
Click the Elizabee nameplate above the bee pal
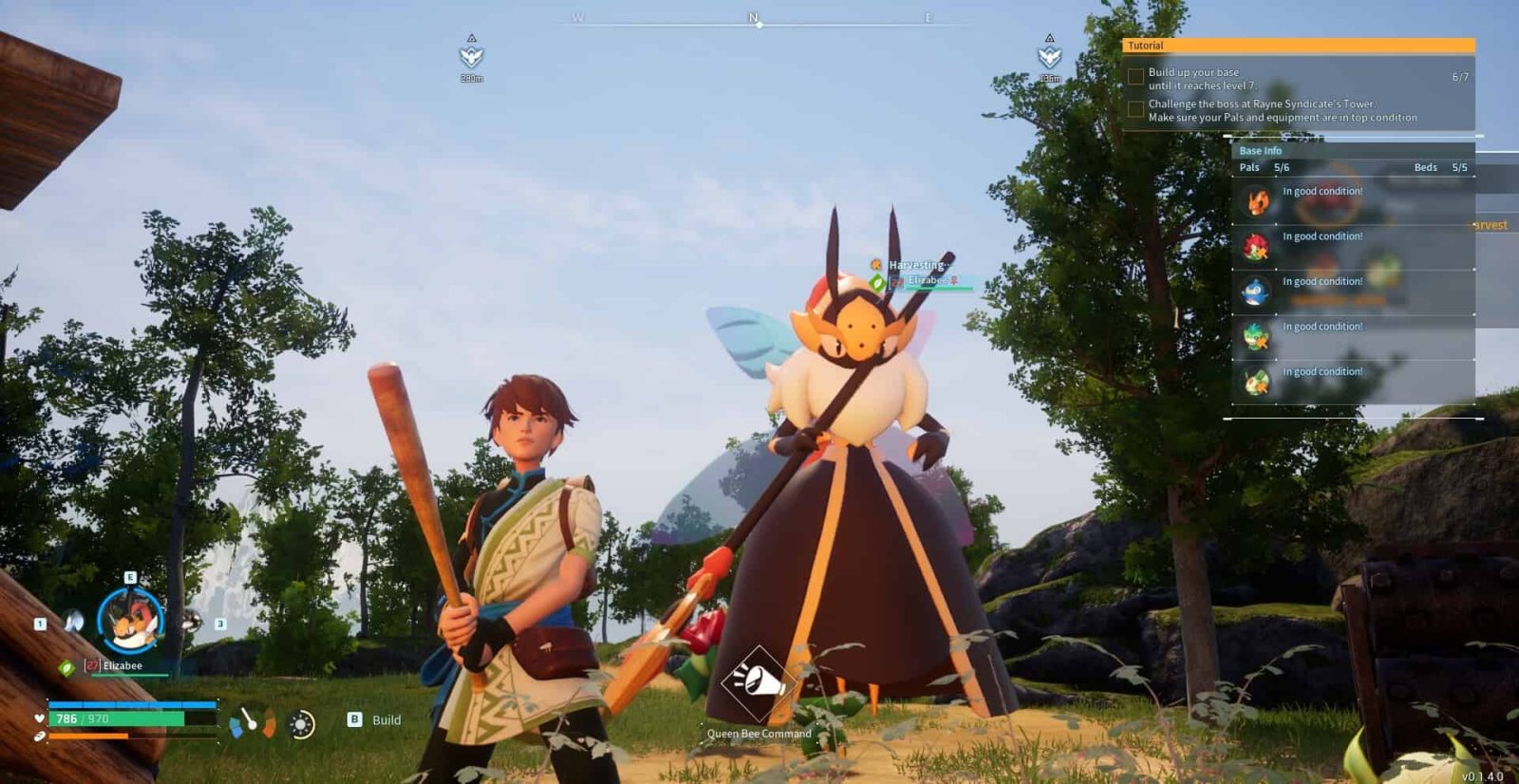[928, 281]
